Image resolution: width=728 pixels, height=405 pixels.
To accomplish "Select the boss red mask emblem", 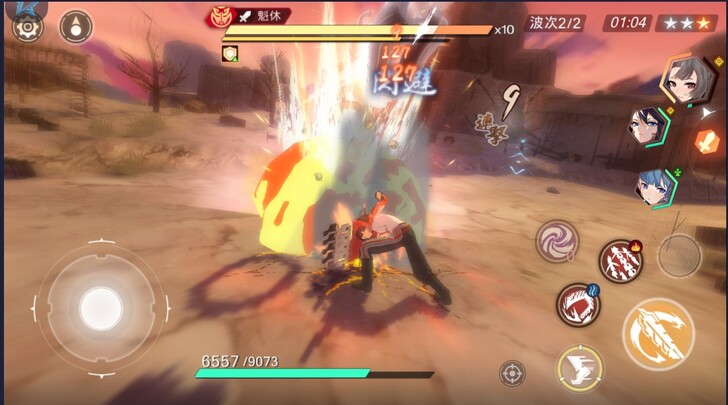I will click(218, 16).
